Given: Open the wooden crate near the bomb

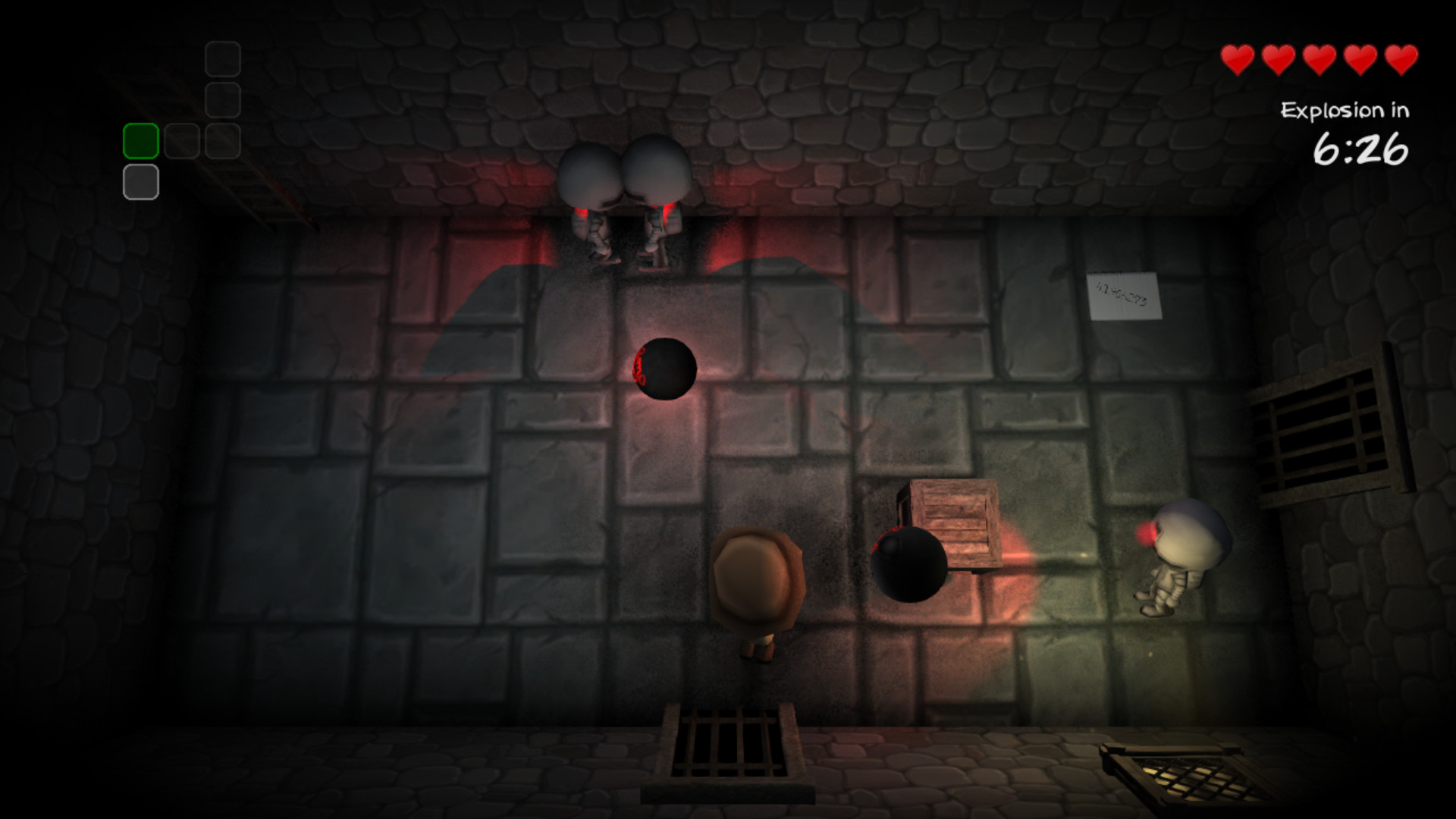Looking at the screenshot, I should (x=954, y=524).
